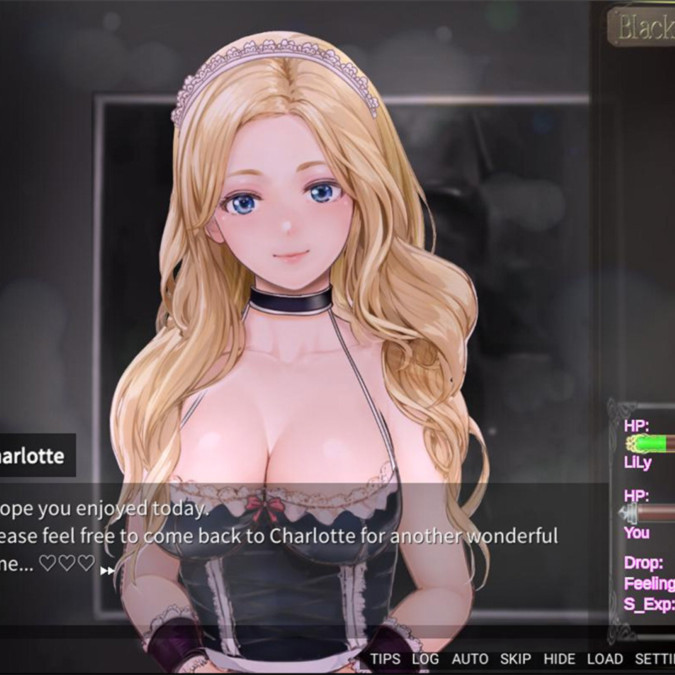Click HIDE to hide the text box
This screenshot has width=675, height=675.
(x=559, y=659)
